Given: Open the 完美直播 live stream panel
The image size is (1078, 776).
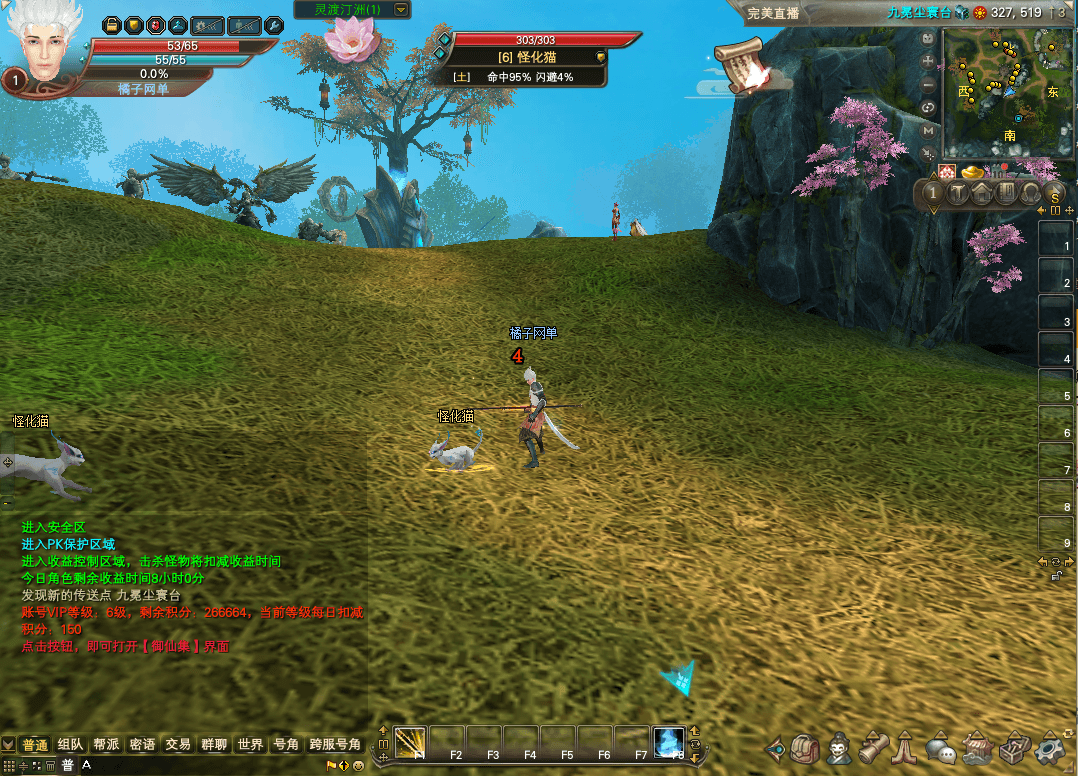Looking at the screenshot, I should coord(776,12).
